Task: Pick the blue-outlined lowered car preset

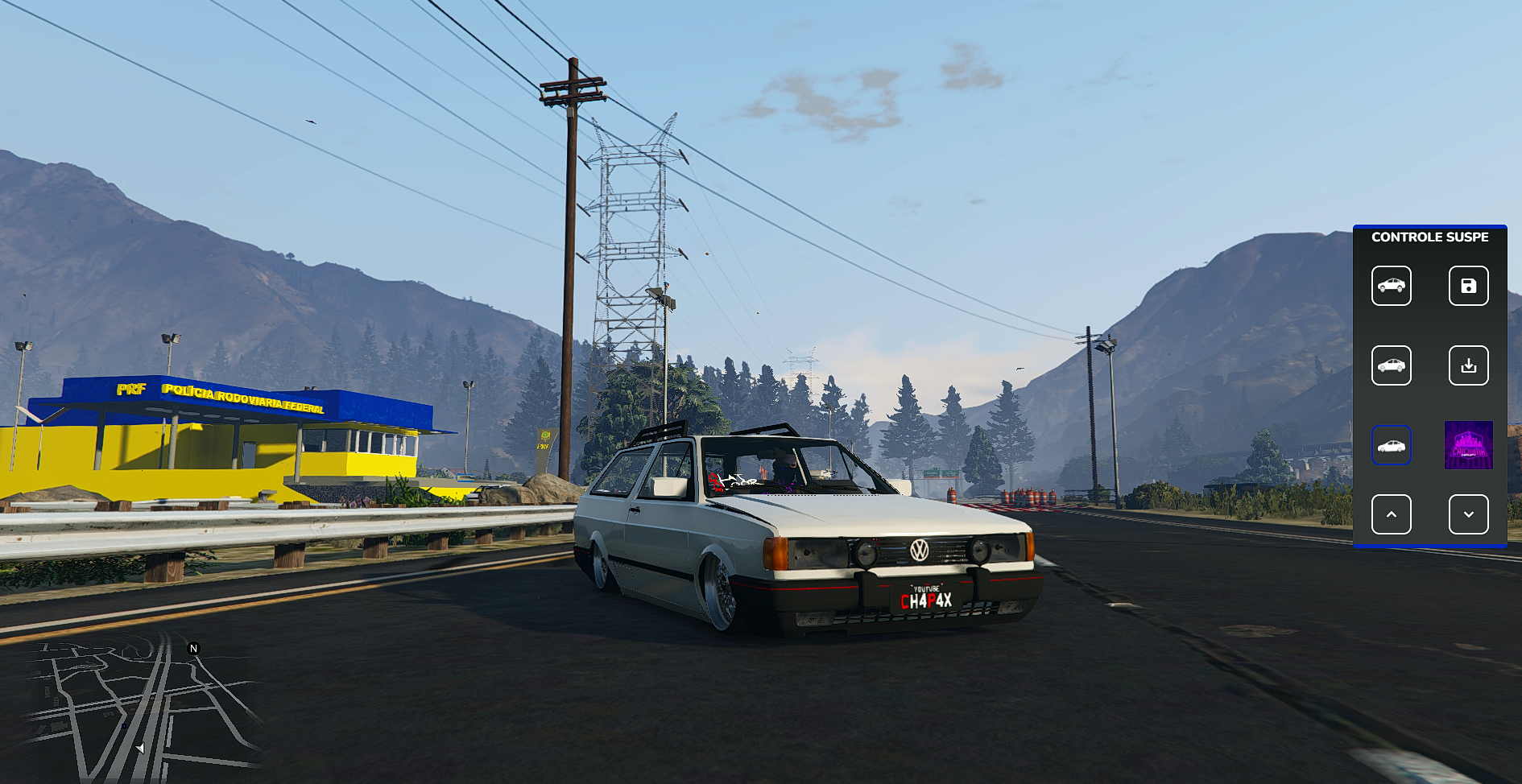Action: 1391,445
